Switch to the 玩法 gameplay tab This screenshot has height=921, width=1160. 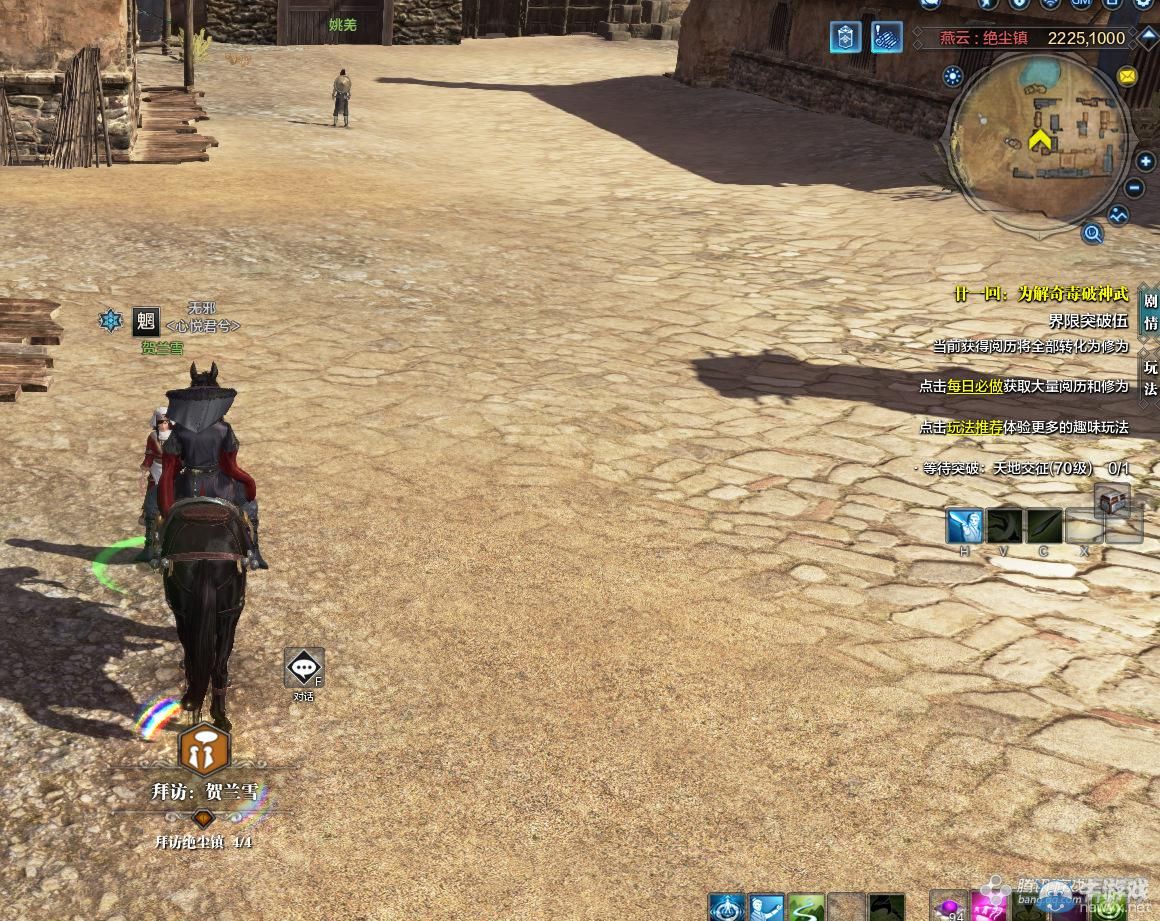pos(1150,377)
